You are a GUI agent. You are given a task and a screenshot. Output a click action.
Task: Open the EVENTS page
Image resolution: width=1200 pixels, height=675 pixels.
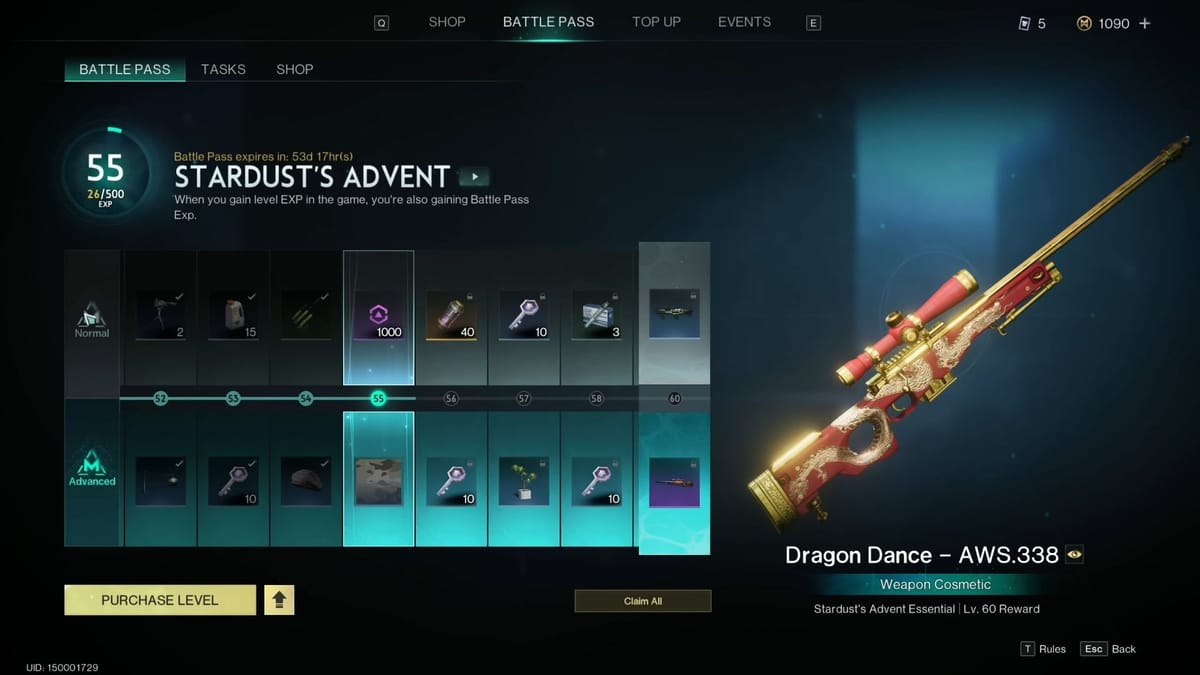744,22
